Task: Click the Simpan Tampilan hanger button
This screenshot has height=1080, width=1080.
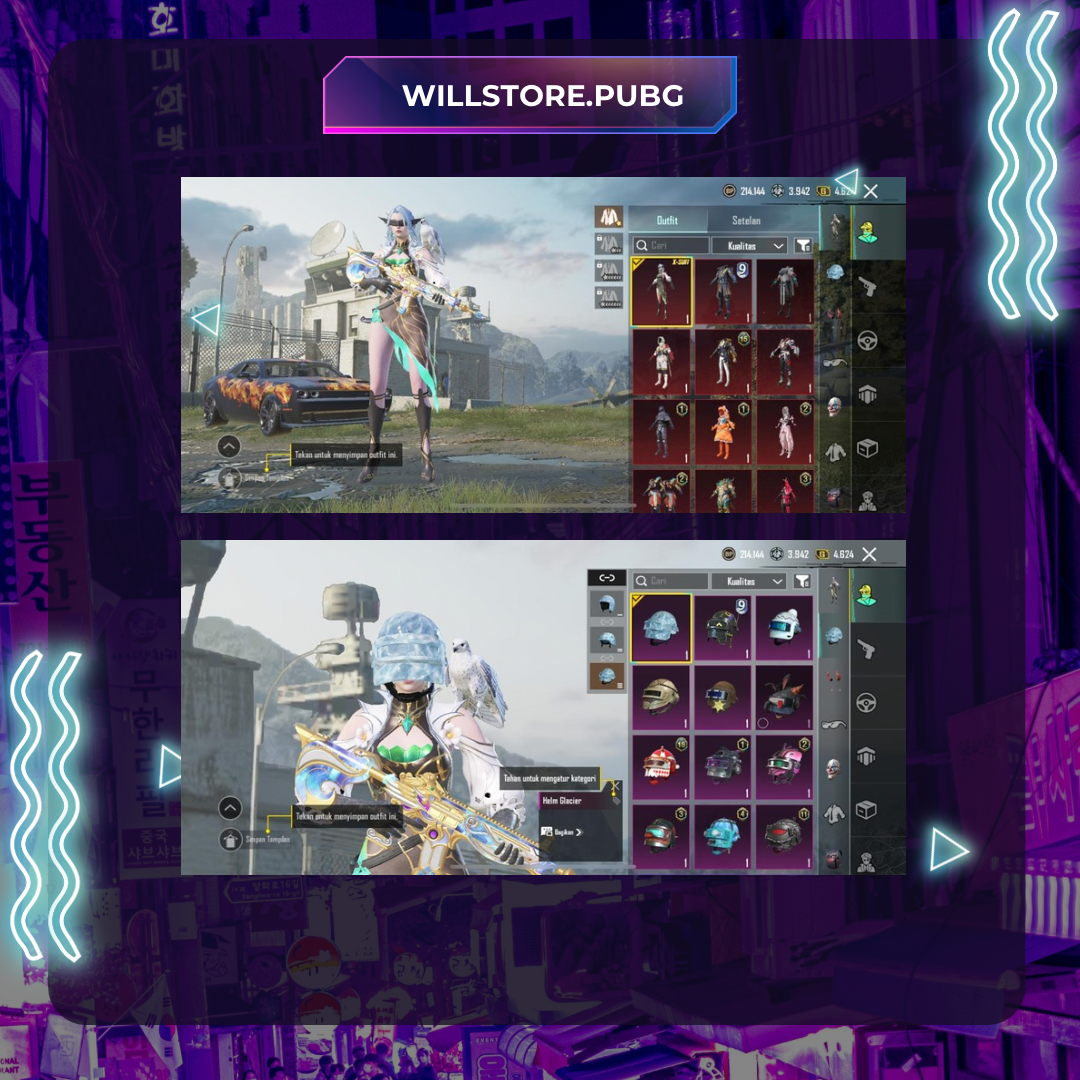Action: (231, 839)
